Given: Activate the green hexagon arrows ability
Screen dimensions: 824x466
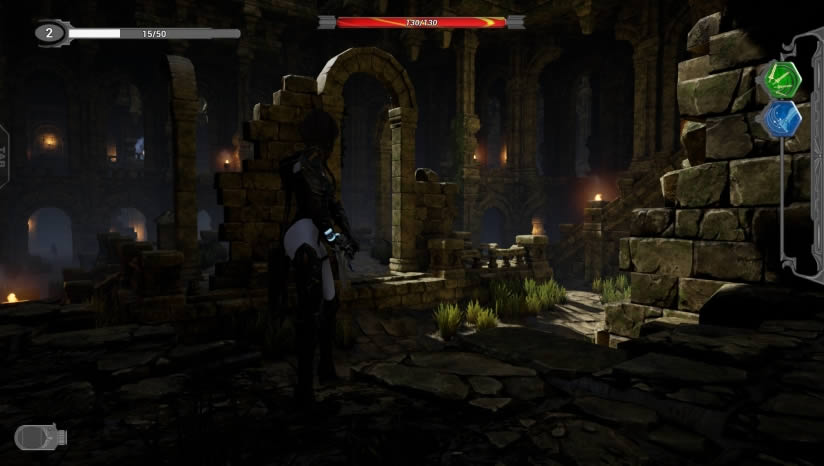Looking at the screenshot, I should click(x=783, y=77).
